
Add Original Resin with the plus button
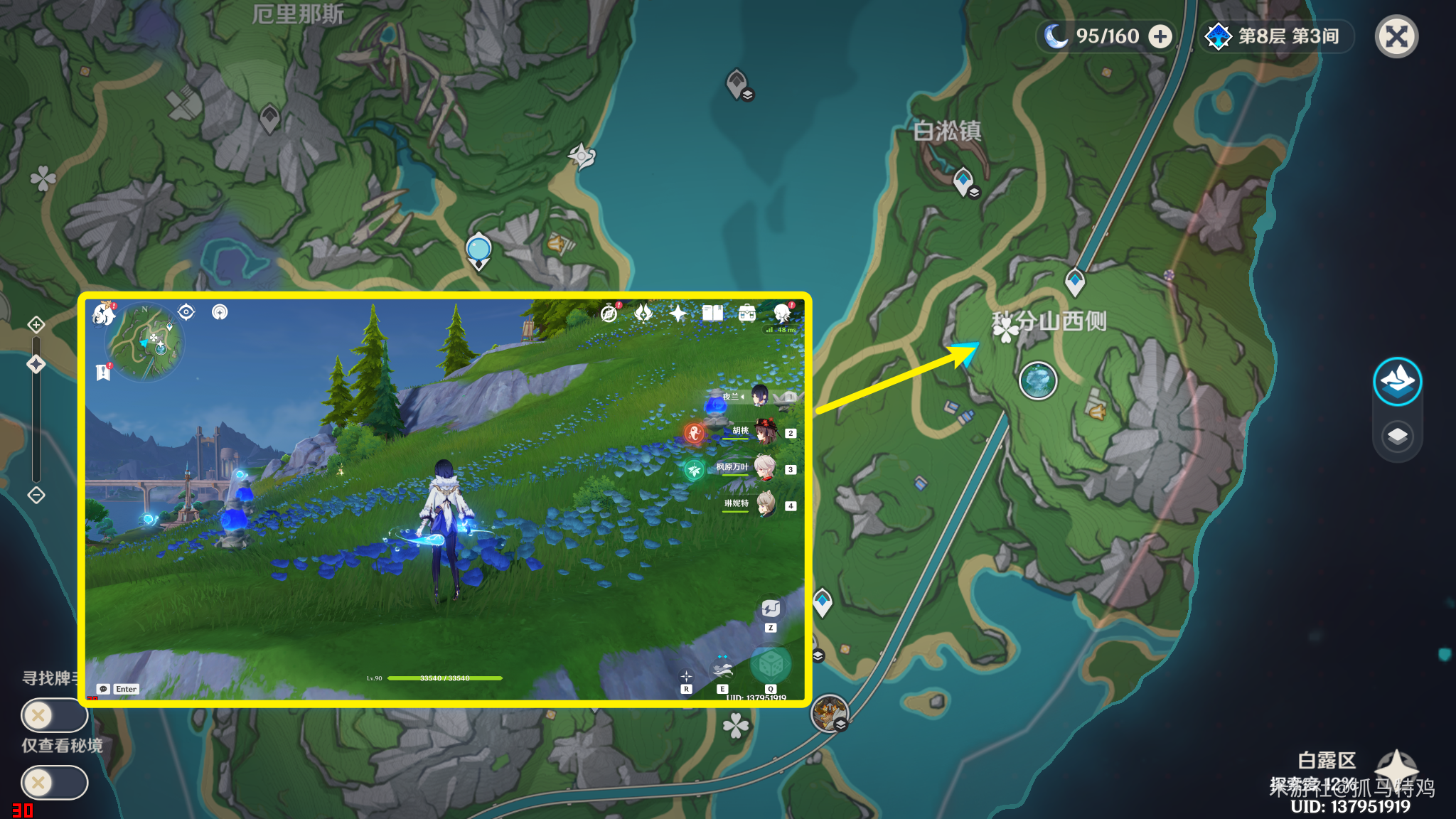click(x=1160, y=36)
